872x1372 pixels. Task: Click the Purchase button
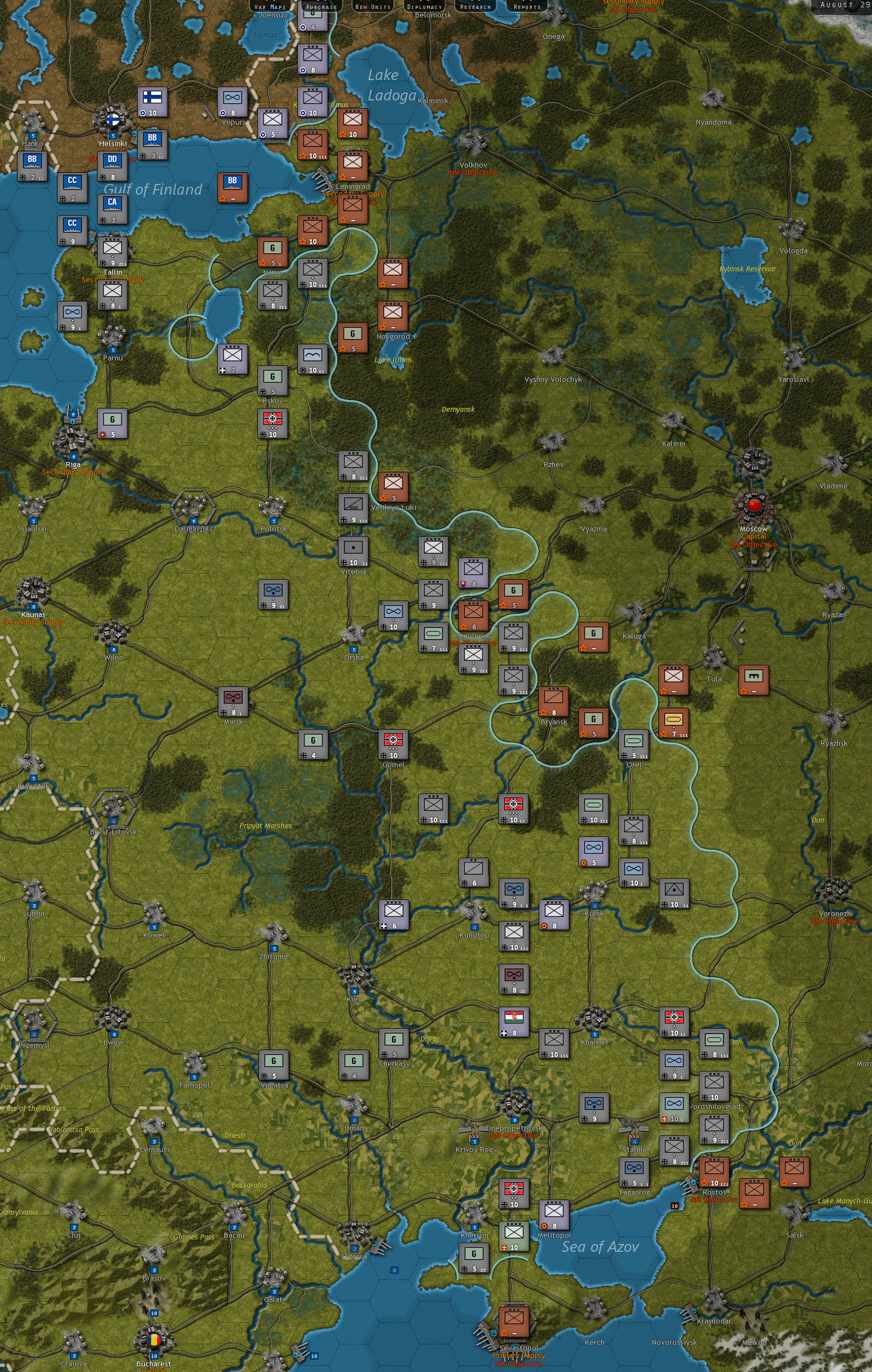click(322, 6)
